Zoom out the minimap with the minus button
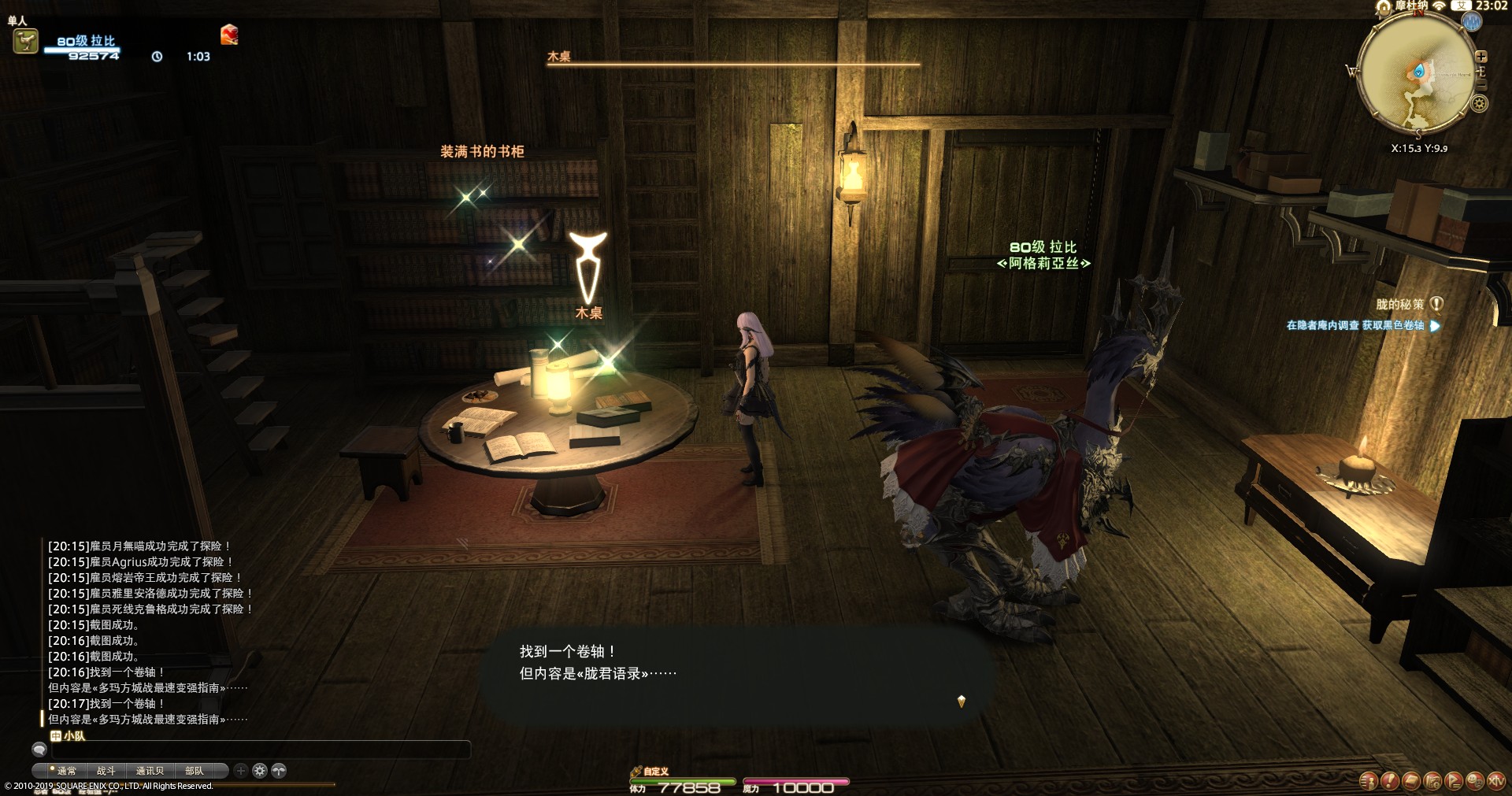 pos(1481,84)
